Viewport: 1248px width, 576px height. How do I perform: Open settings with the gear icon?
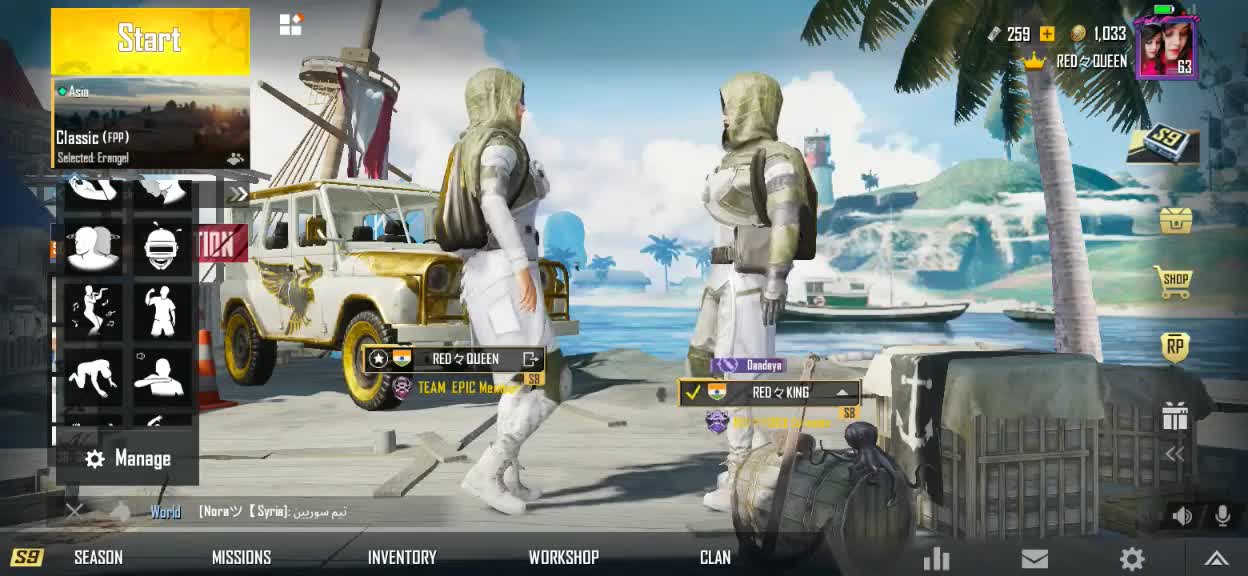click(x=1131, y=558)
